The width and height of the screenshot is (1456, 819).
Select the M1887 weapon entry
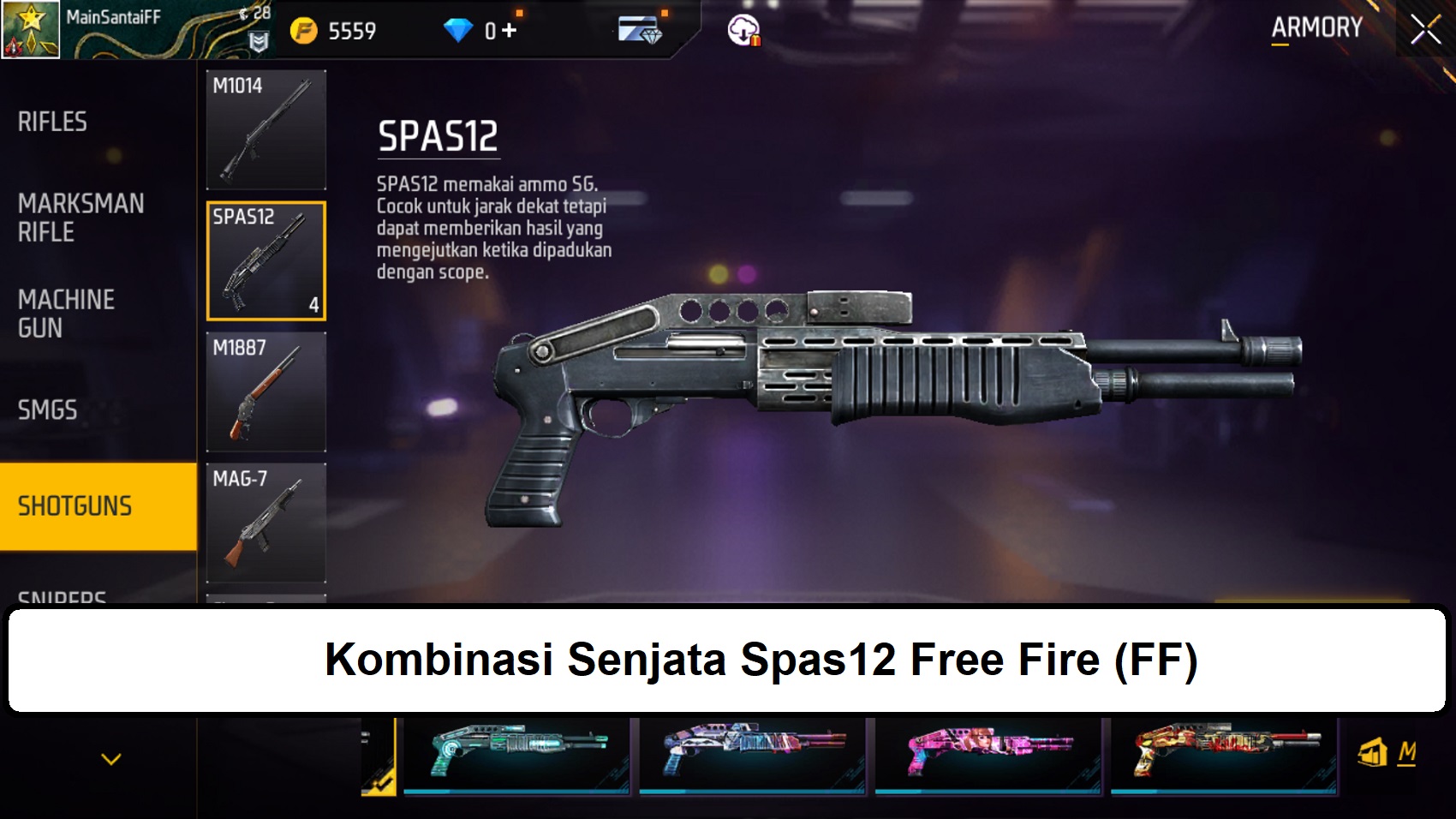[x=266, y=390]
